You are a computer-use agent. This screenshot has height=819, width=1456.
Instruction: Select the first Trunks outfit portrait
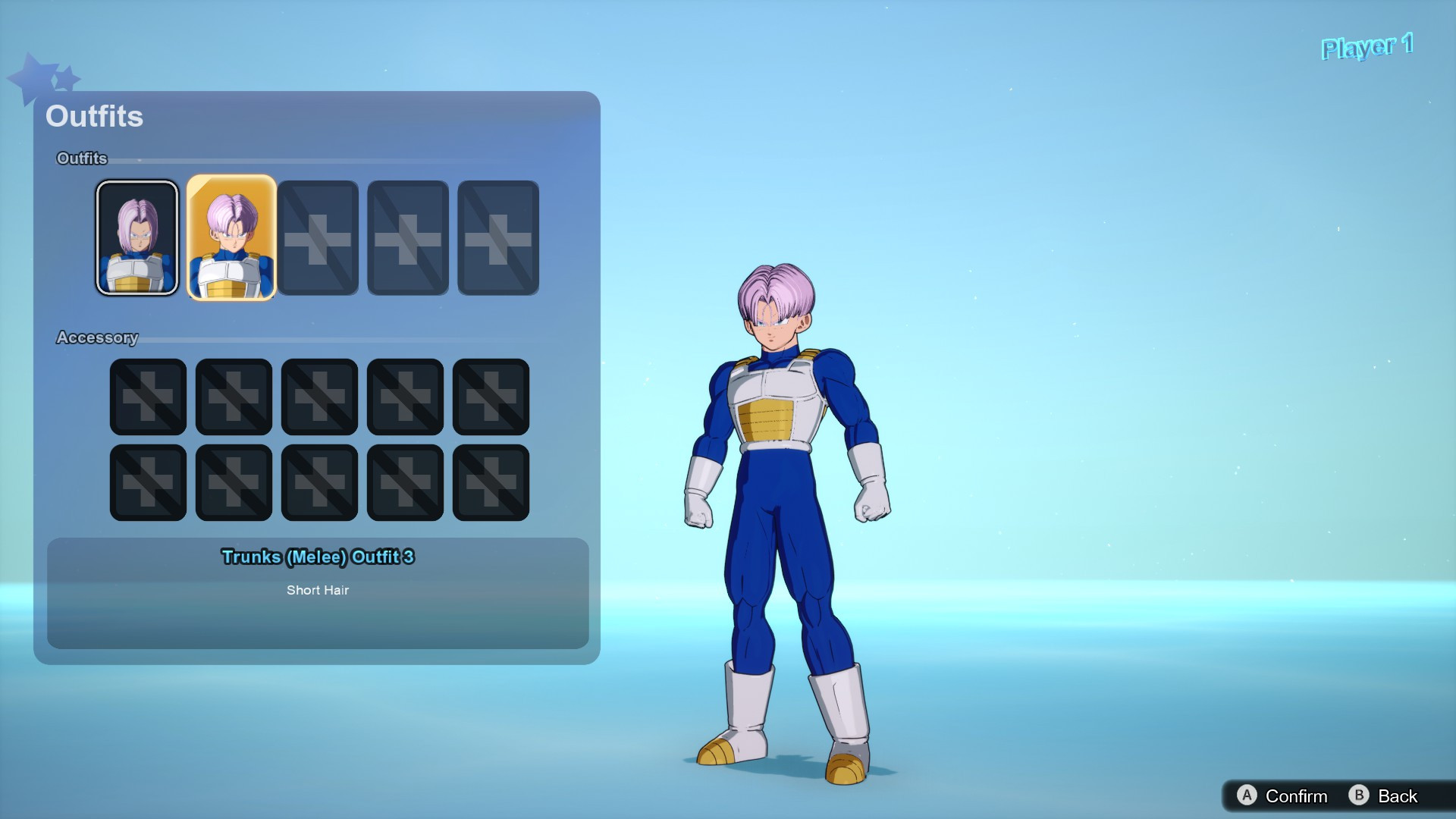(137, 237)
